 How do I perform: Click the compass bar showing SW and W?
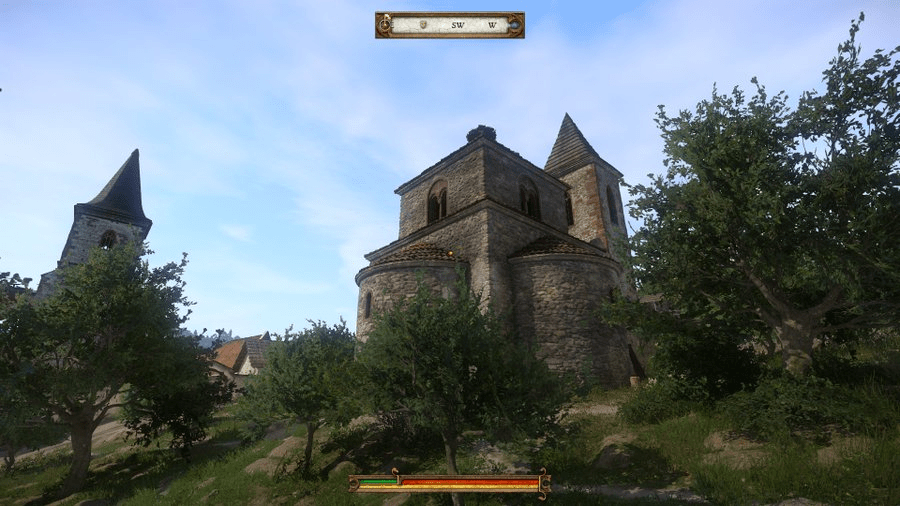(x=450, y=25)
